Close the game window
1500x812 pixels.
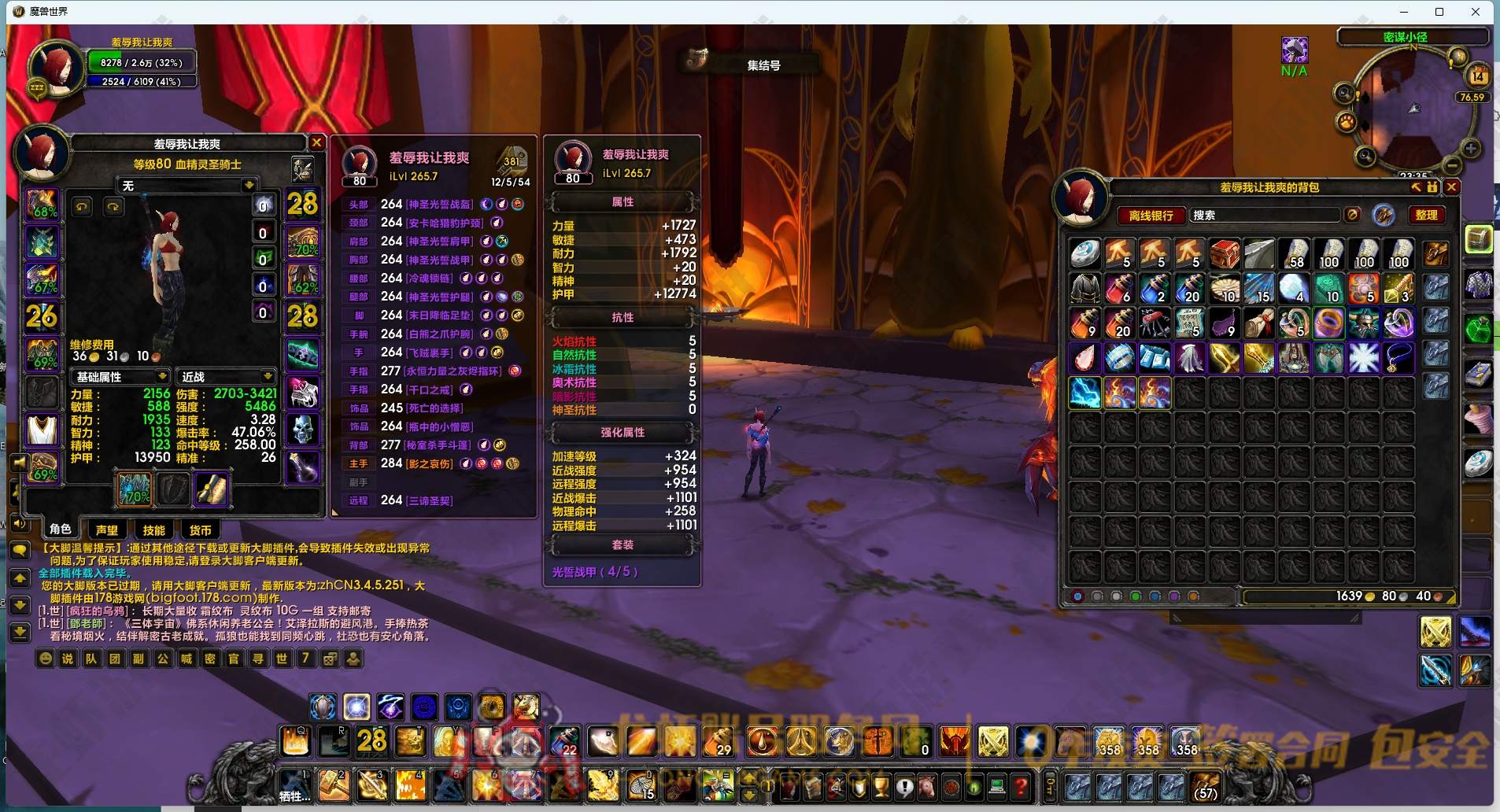tap(1476, 12)
